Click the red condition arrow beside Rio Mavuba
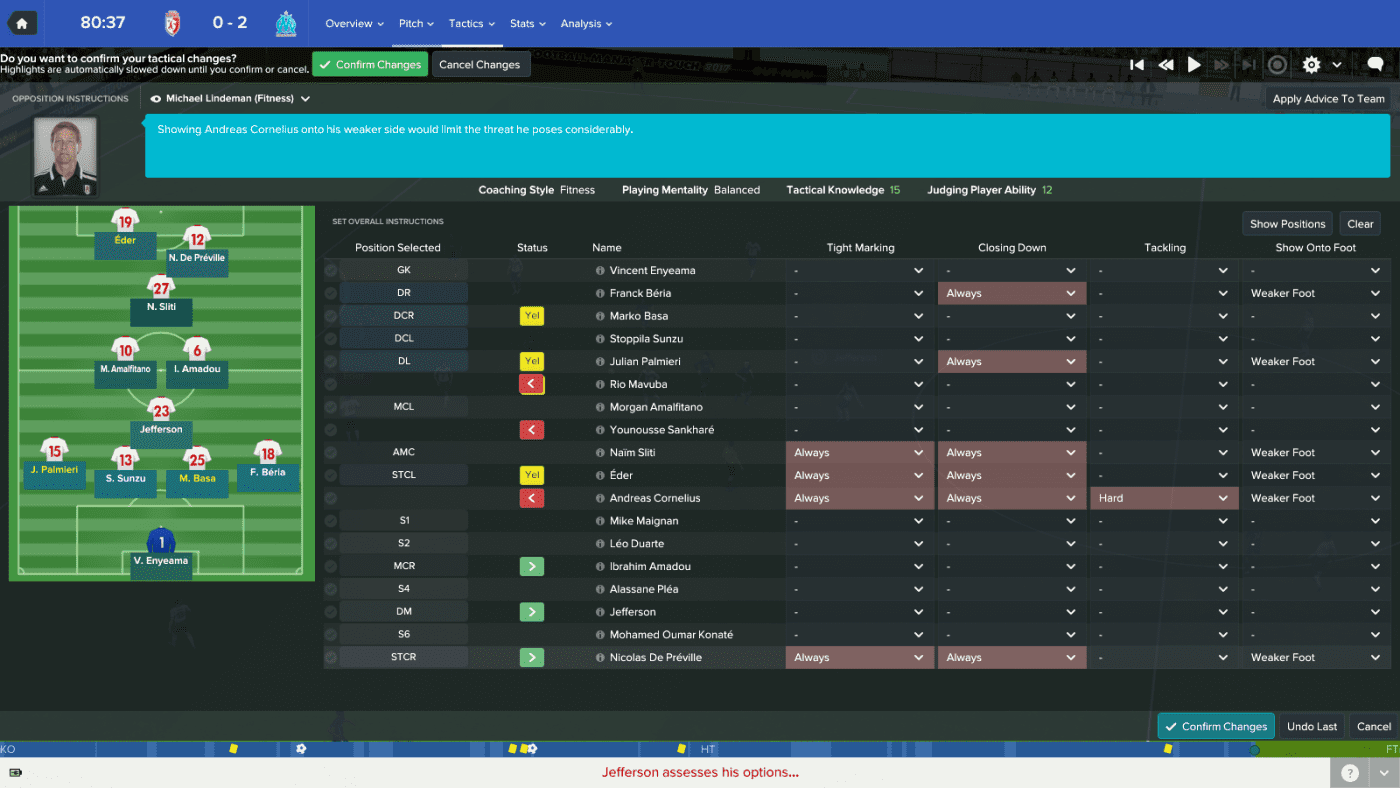Viewport: 1400px width, 788px height. pos(531,384)
